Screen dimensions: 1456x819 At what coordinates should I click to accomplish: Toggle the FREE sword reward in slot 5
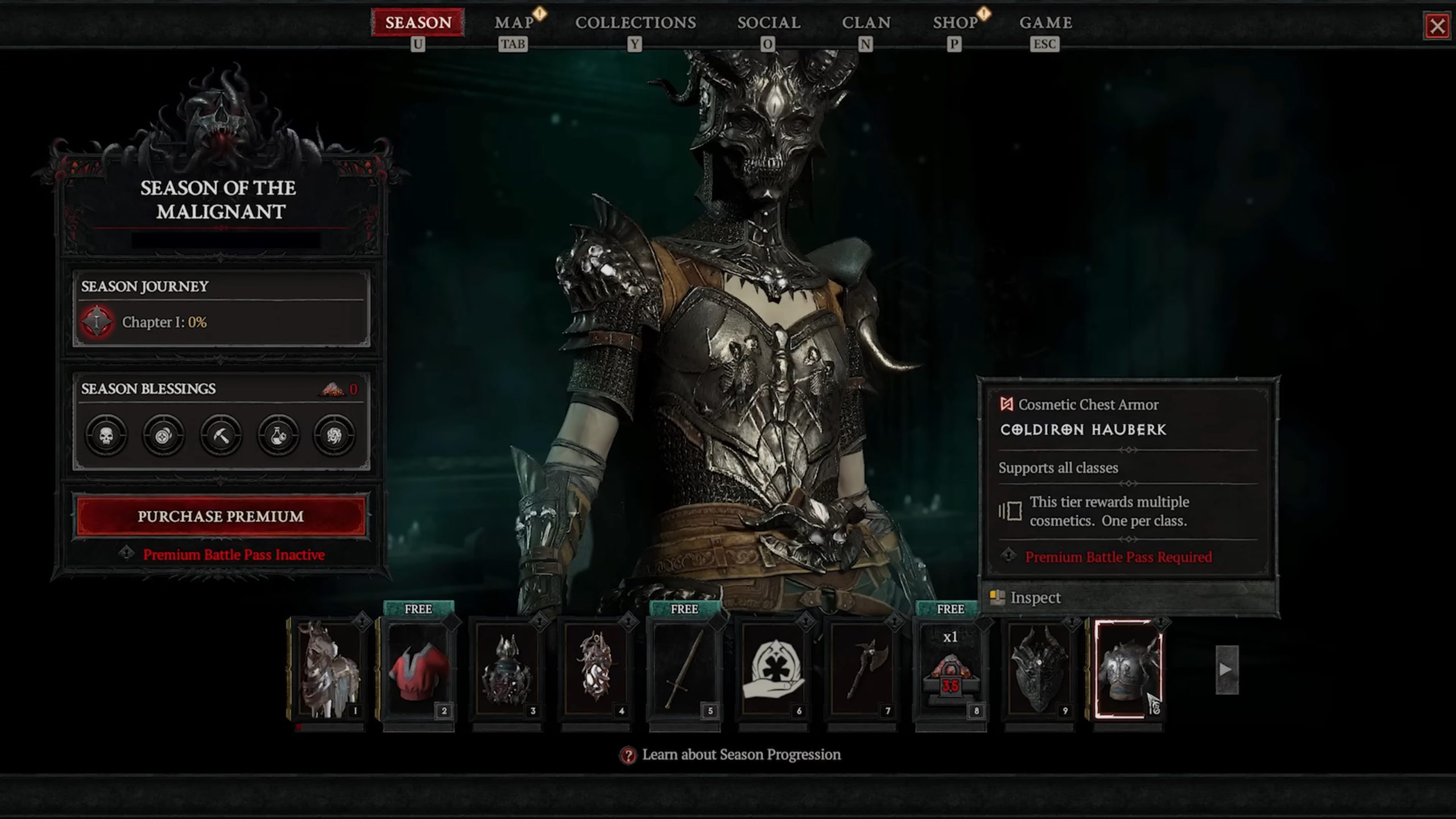pos(685,671)
